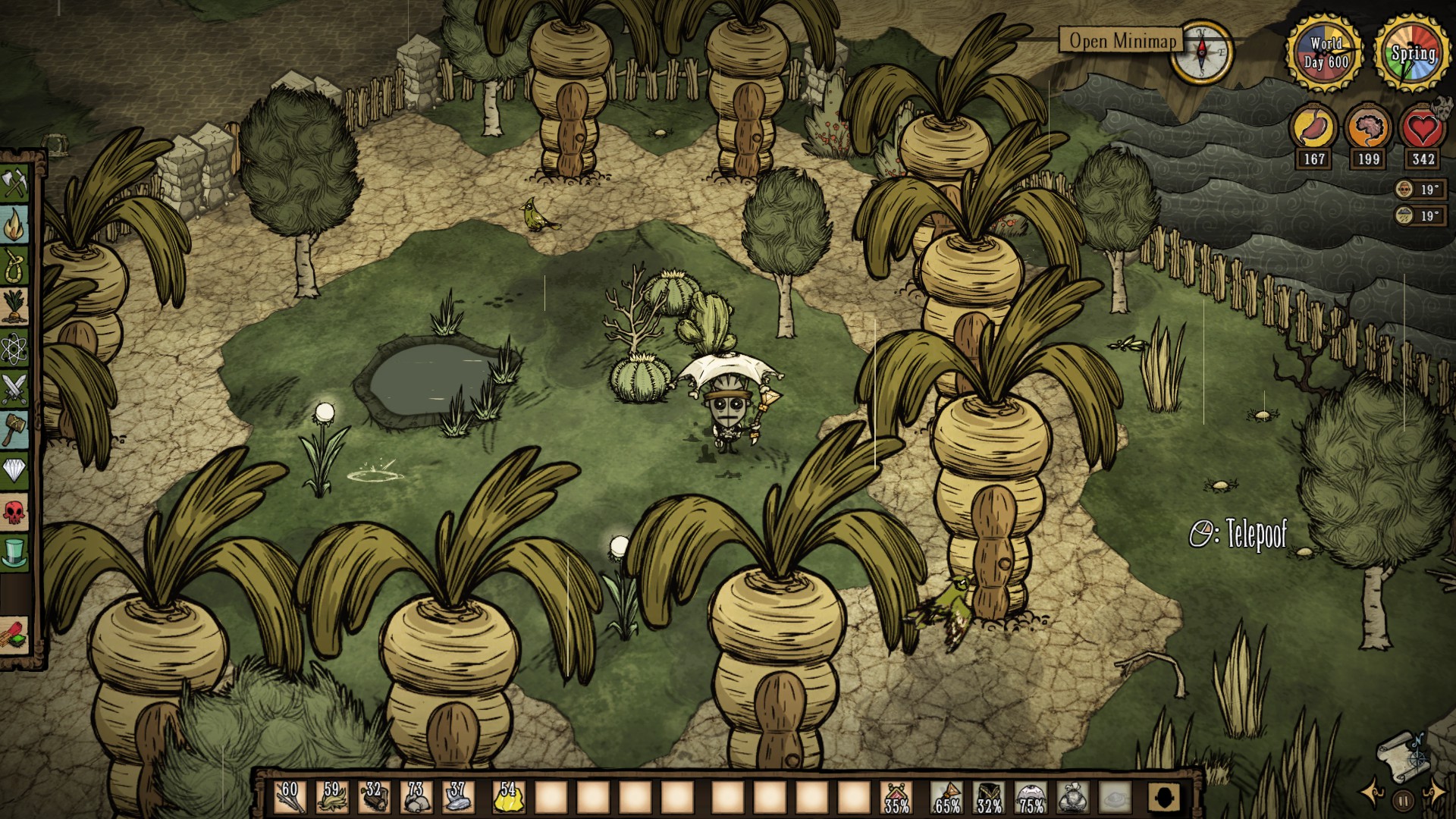This screenshot has height=819, width=1456.
Task: Select the rope Survival crafting tab
Action: [15, 266]
